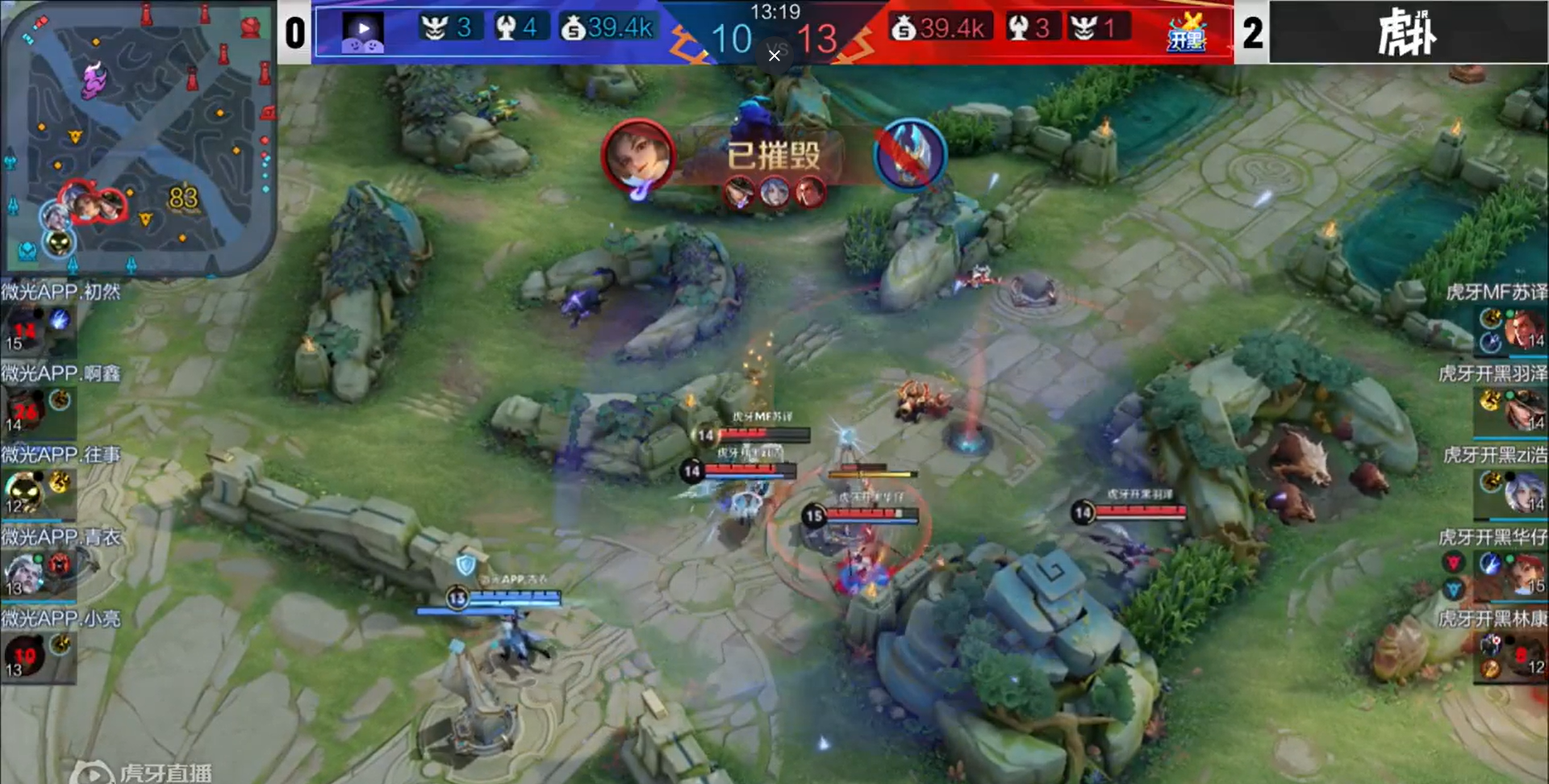The image size is (1549, 784).
Task: Click the red team 开黑 logo
Action: click(1186, 33)
